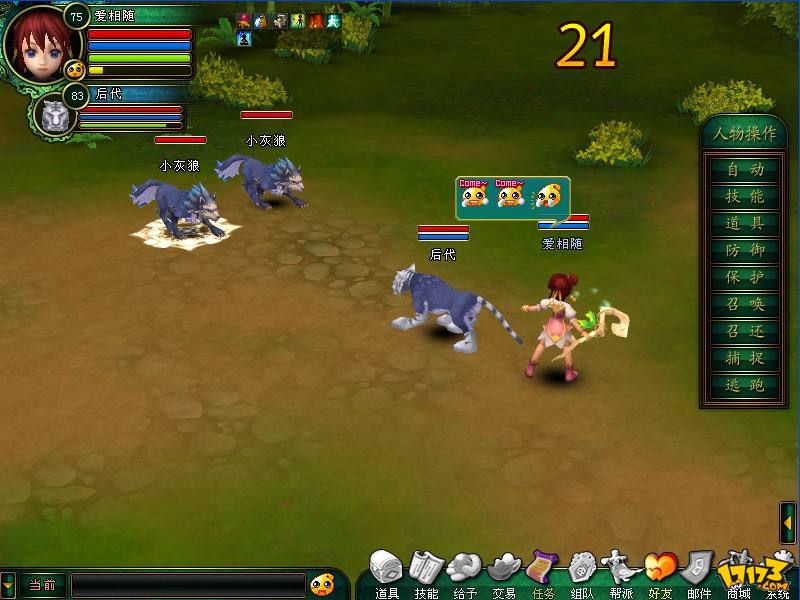Open the 邮件 mail icon

(x=699, y=573)
